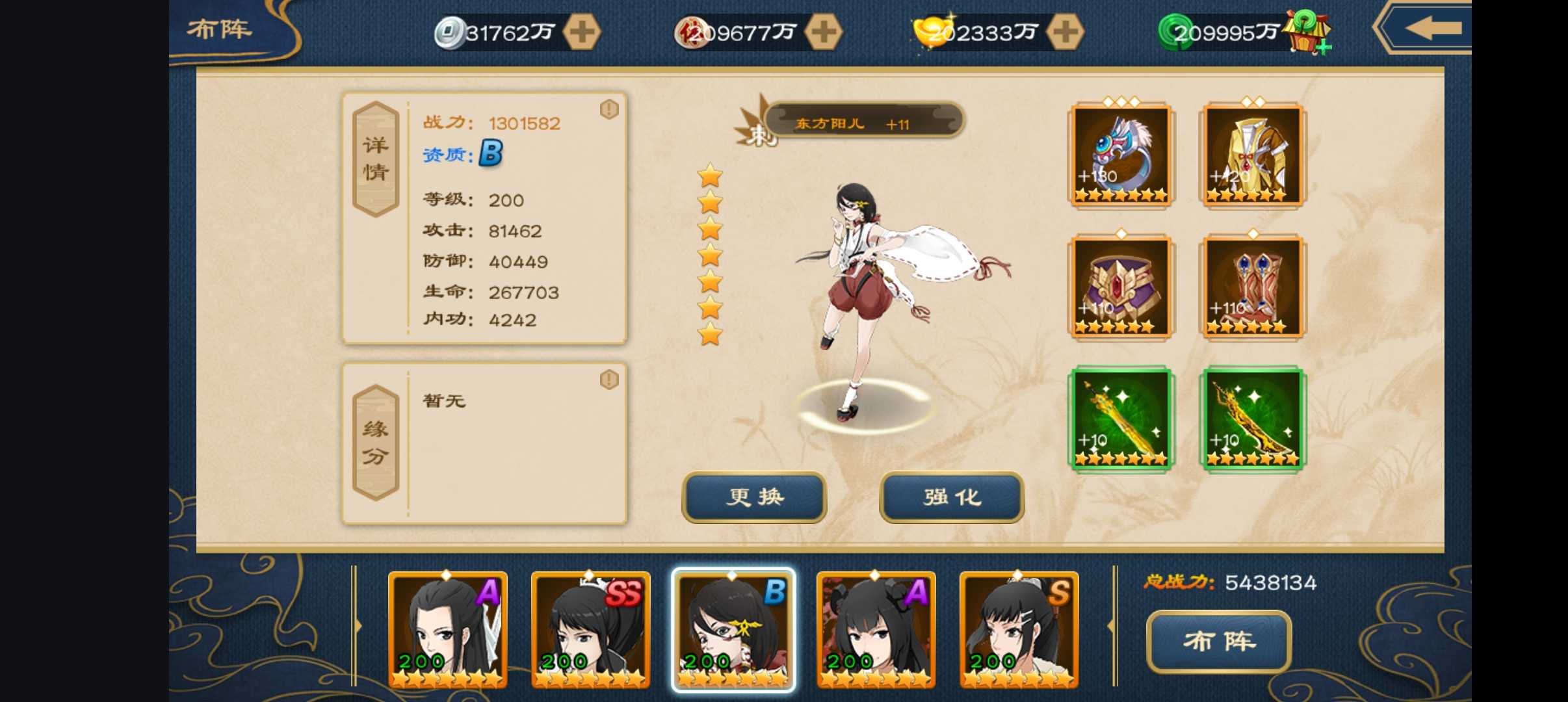Viewport: 1568px width, 702px height.
Task: Select the dragon ring equipment slot
Action: 1121,155
